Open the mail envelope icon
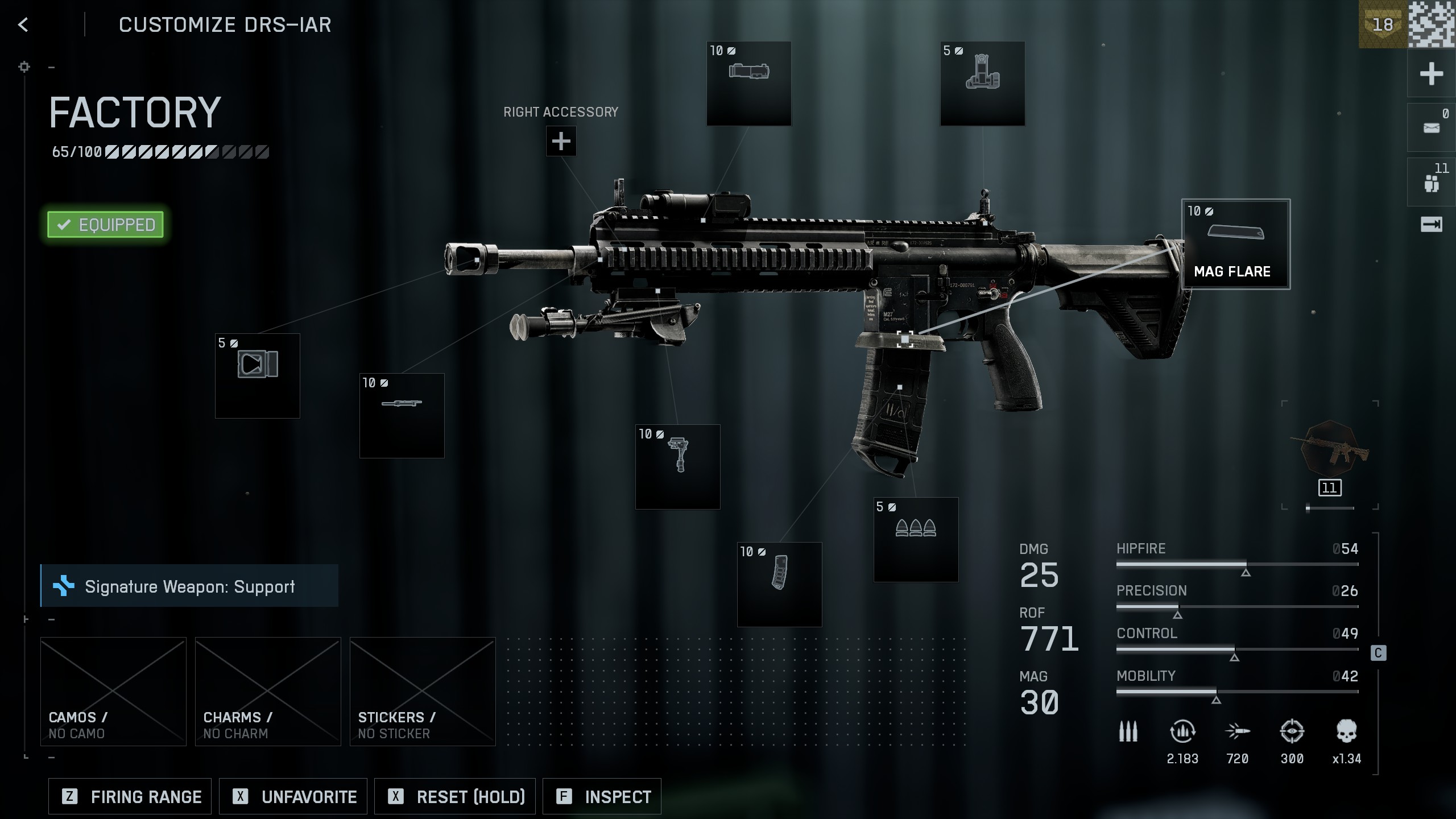This screenshot has height=819, width=1456. tap(1431, 128)
